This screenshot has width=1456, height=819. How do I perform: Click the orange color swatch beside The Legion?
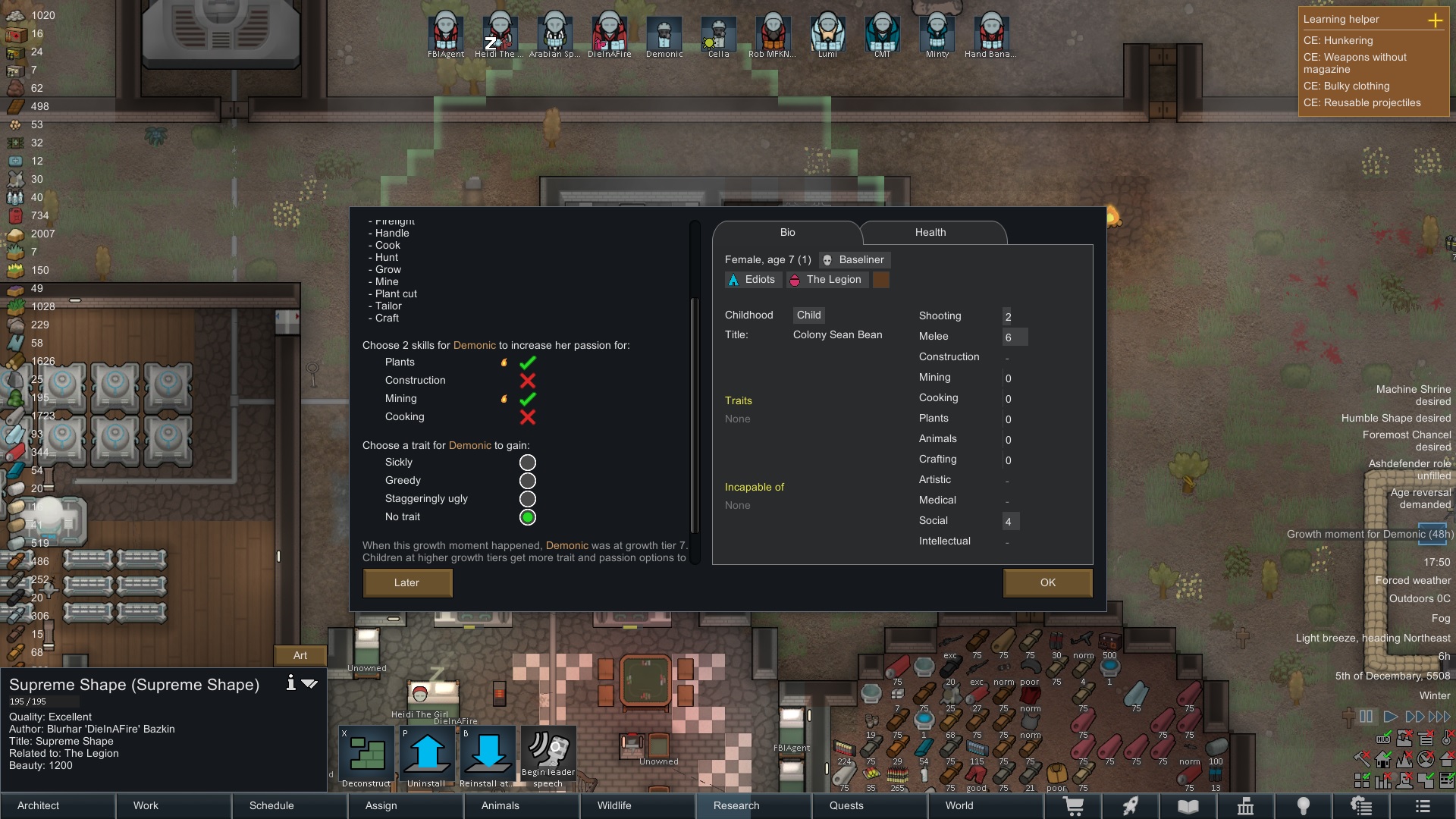[880, 279]
